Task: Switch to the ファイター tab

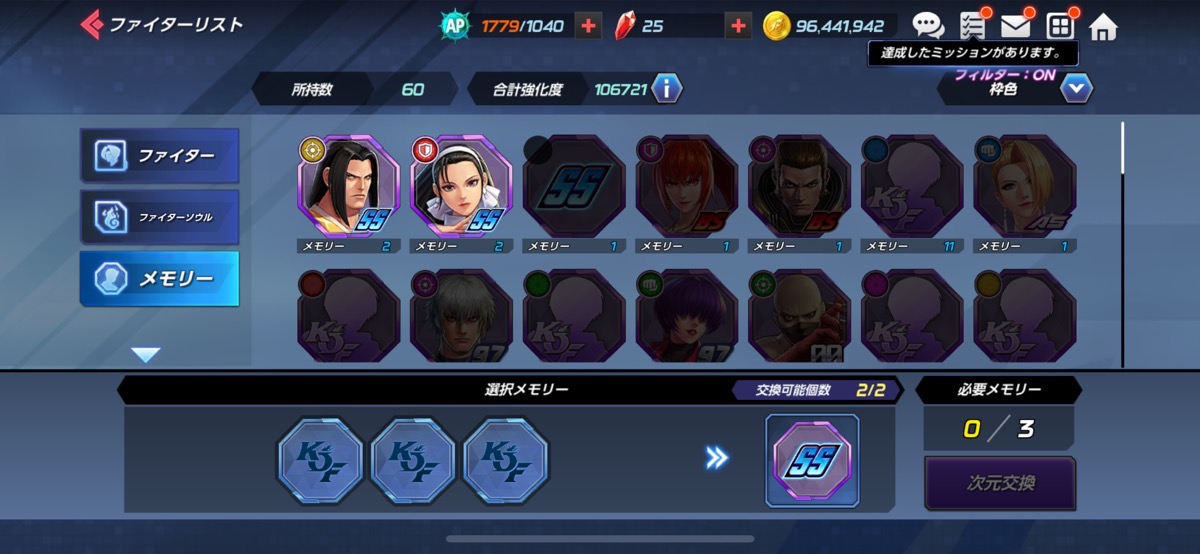Action: tap(160, 155)
